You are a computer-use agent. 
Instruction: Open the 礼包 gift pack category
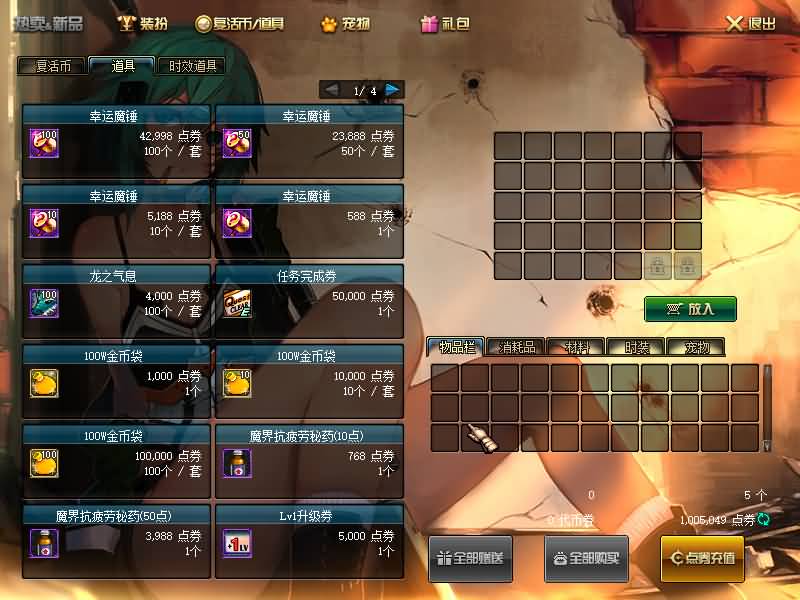pyautogui.click(x=445, y=23)
